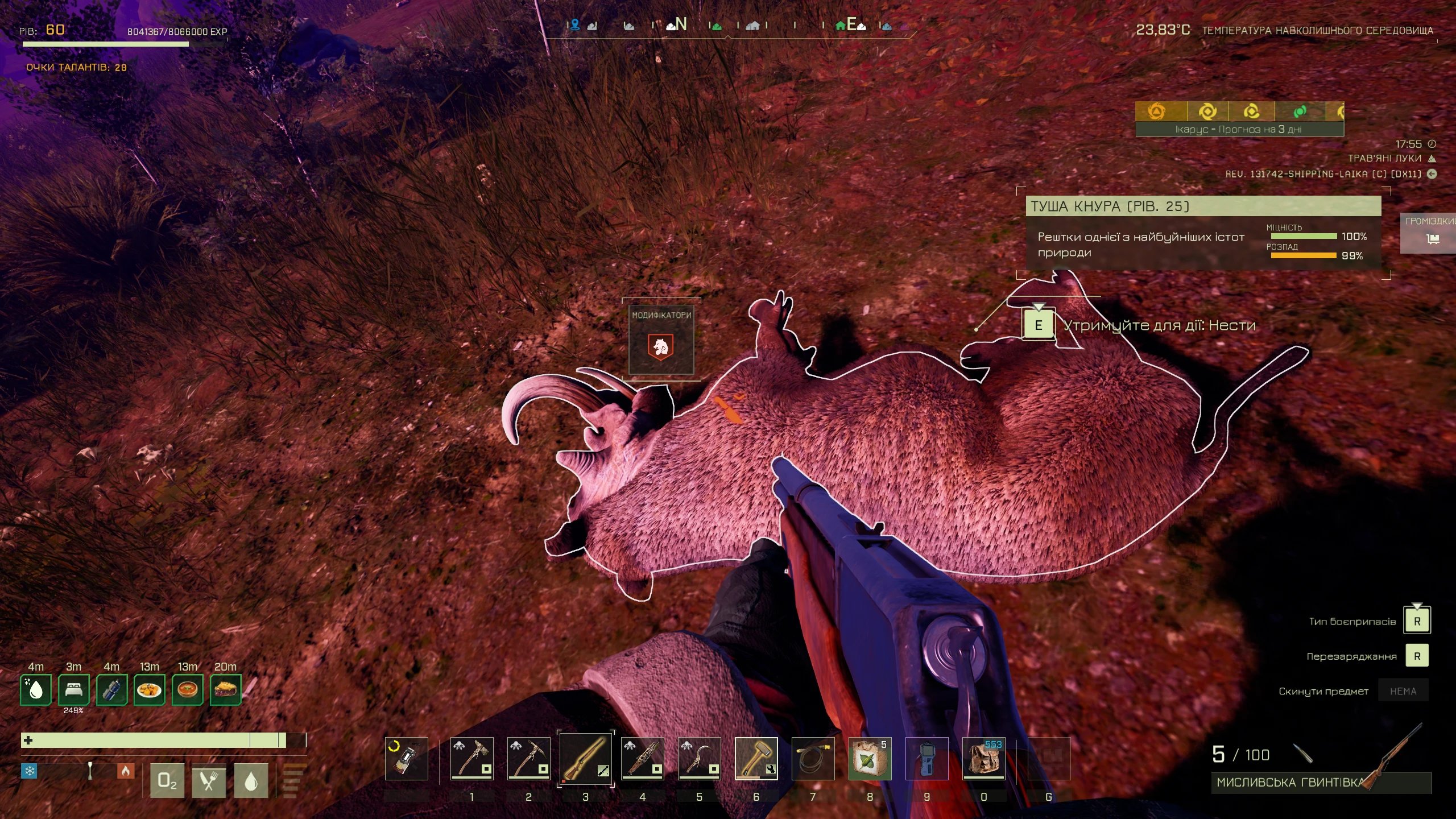The width and height of the screenshot is (1456, 819).
Task: Check the soup bowl food buff
Action: pos(187,690)
